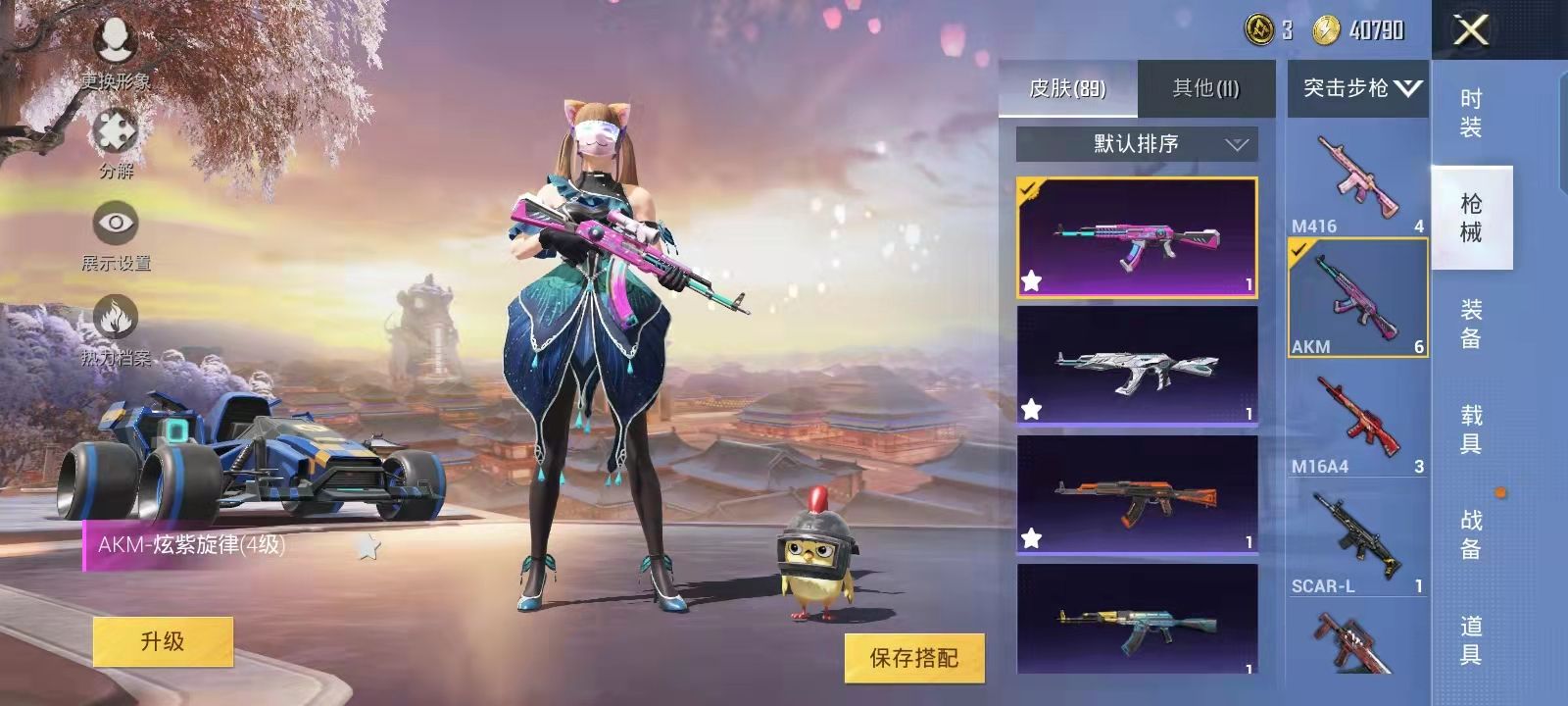Click the AKM-炫紫旋律(4级) name banner
This screenshot has height=706, width=1568.
pyautogui.click(x=189, y=545)
